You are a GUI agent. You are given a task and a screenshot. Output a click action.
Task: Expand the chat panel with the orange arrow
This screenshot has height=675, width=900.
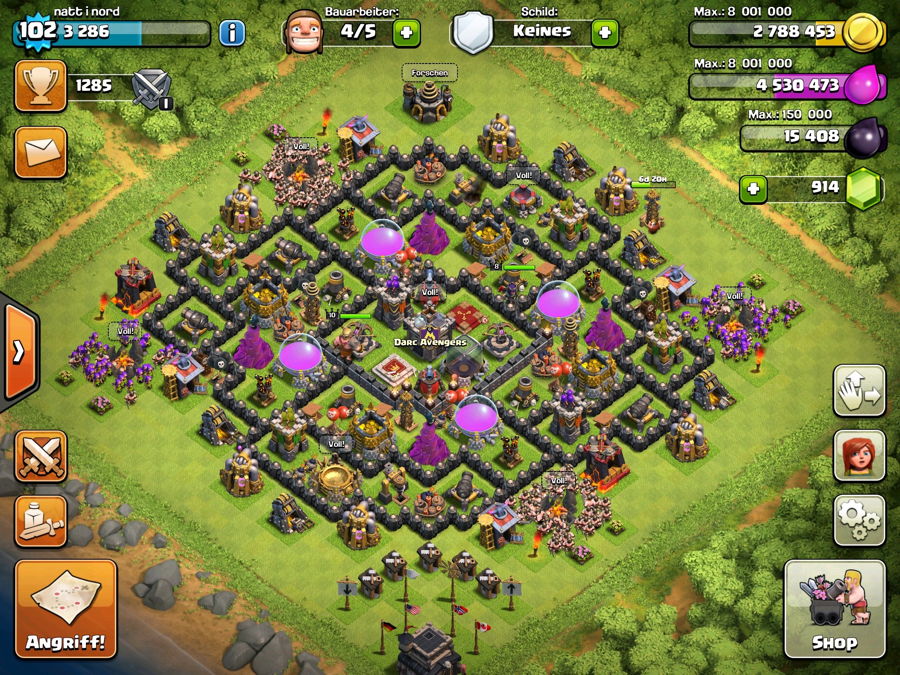point(19,351)
